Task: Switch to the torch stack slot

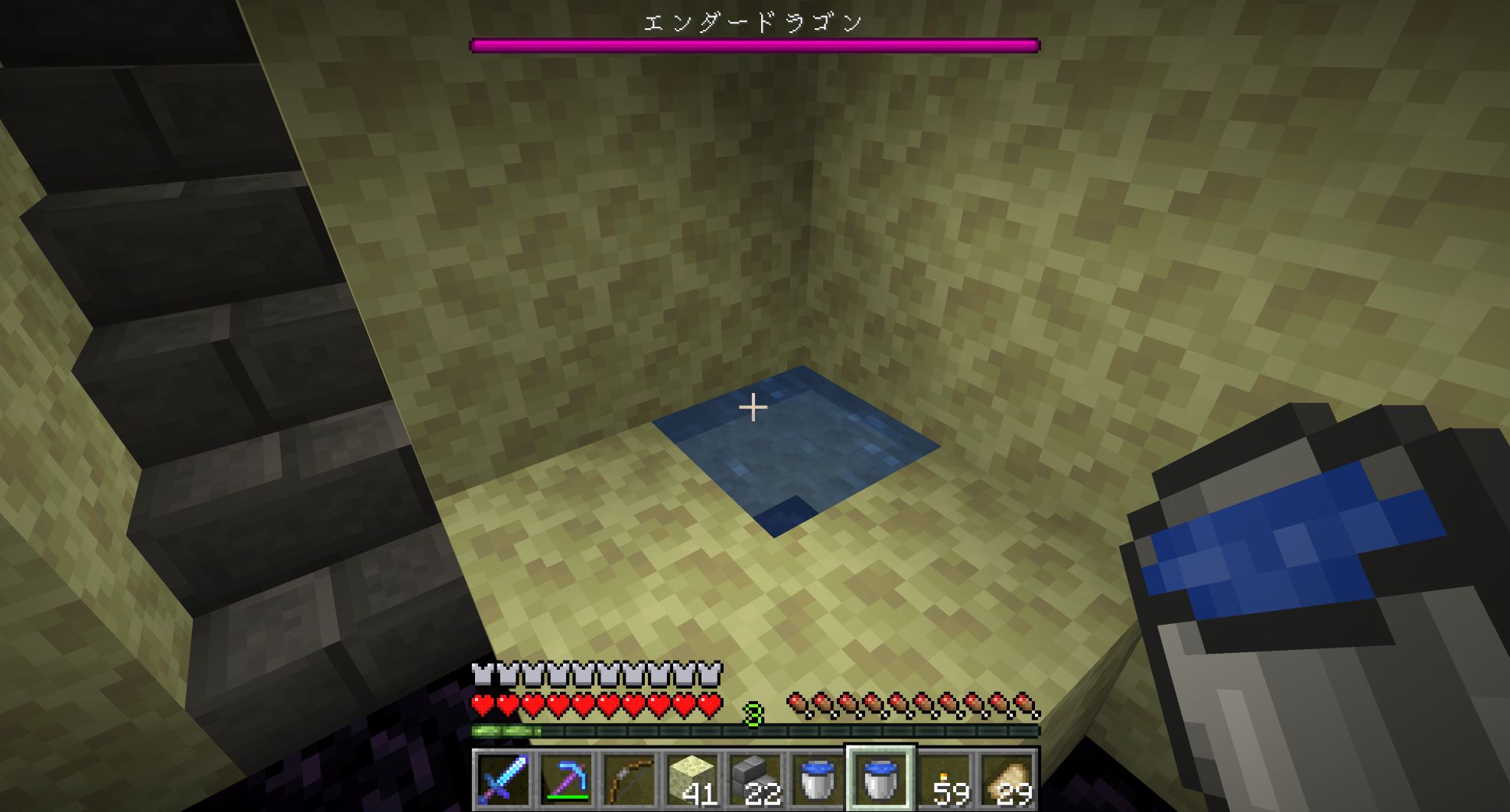Action: (943, 780)
